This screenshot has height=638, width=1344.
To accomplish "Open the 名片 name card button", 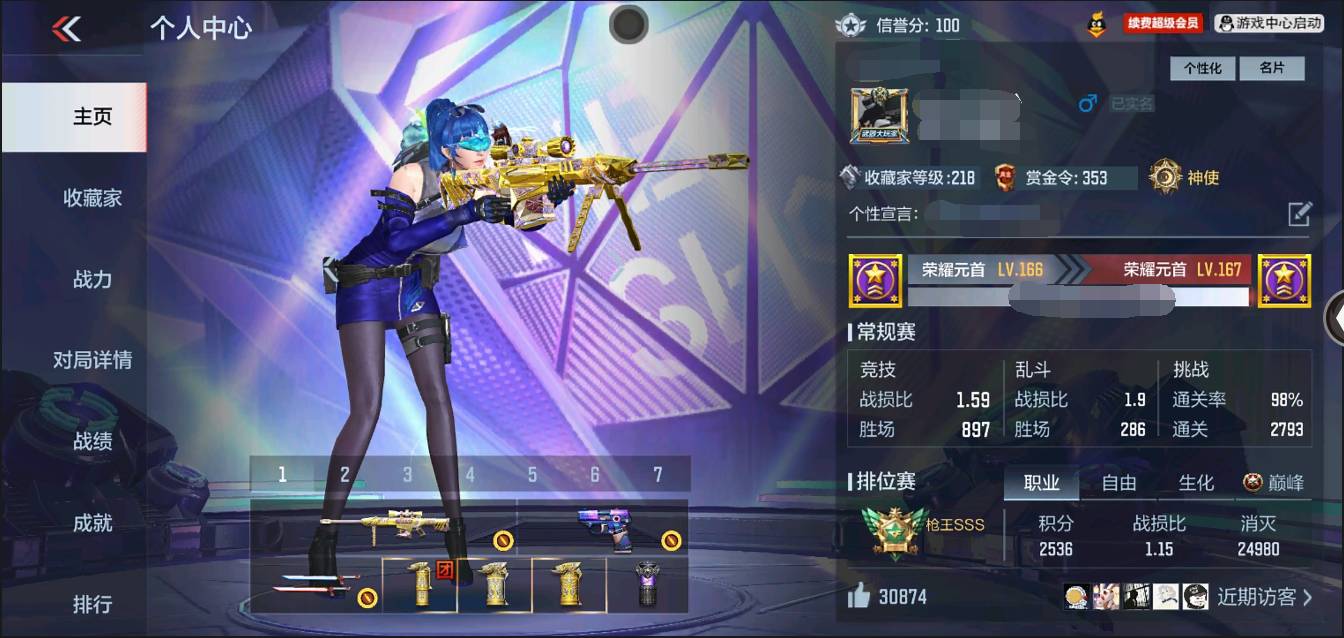I will 1271,68.
